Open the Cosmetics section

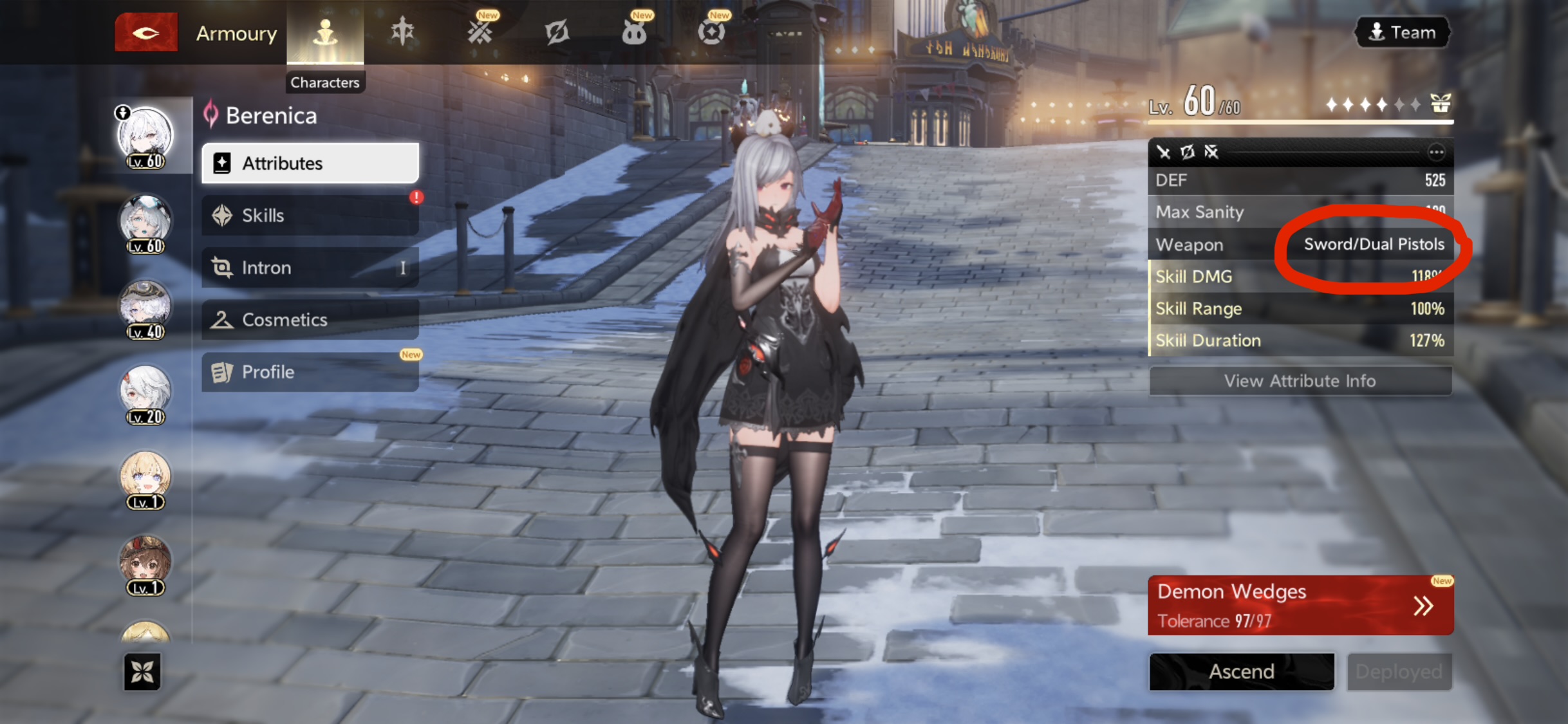[x=310, y=320]
